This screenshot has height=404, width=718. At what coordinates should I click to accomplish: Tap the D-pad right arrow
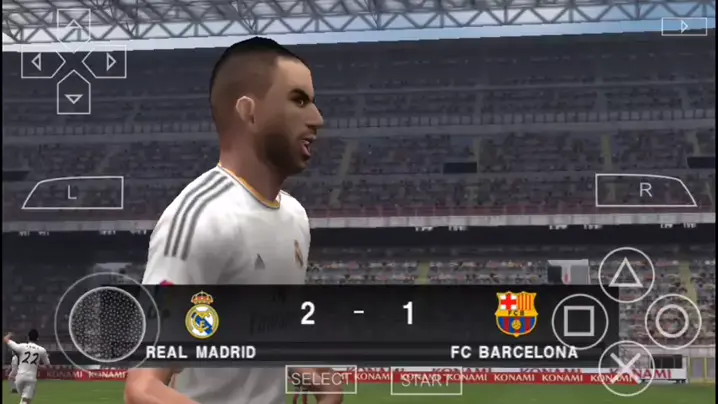108,62
